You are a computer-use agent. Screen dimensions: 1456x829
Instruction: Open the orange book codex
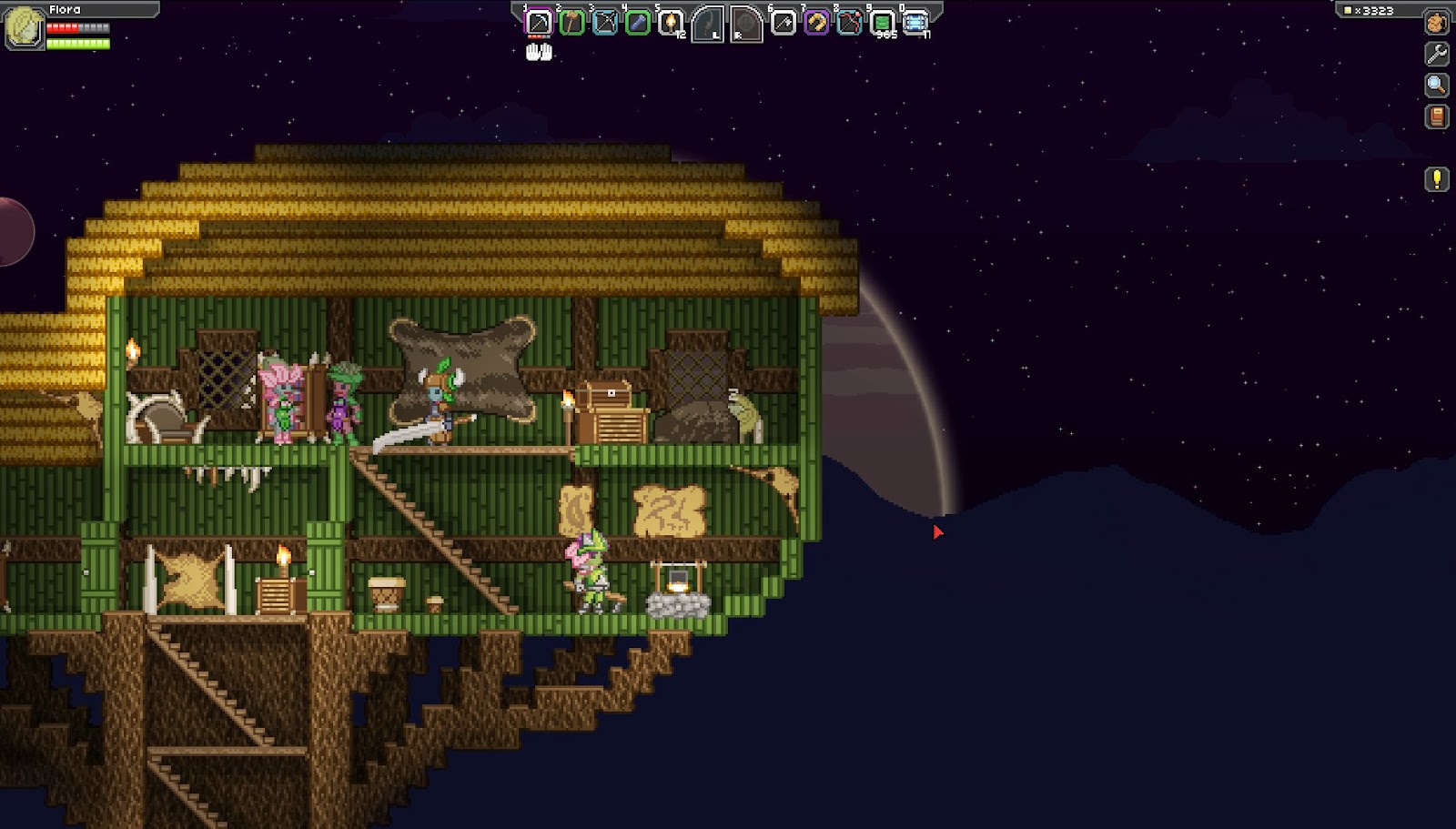(1437, 117)
